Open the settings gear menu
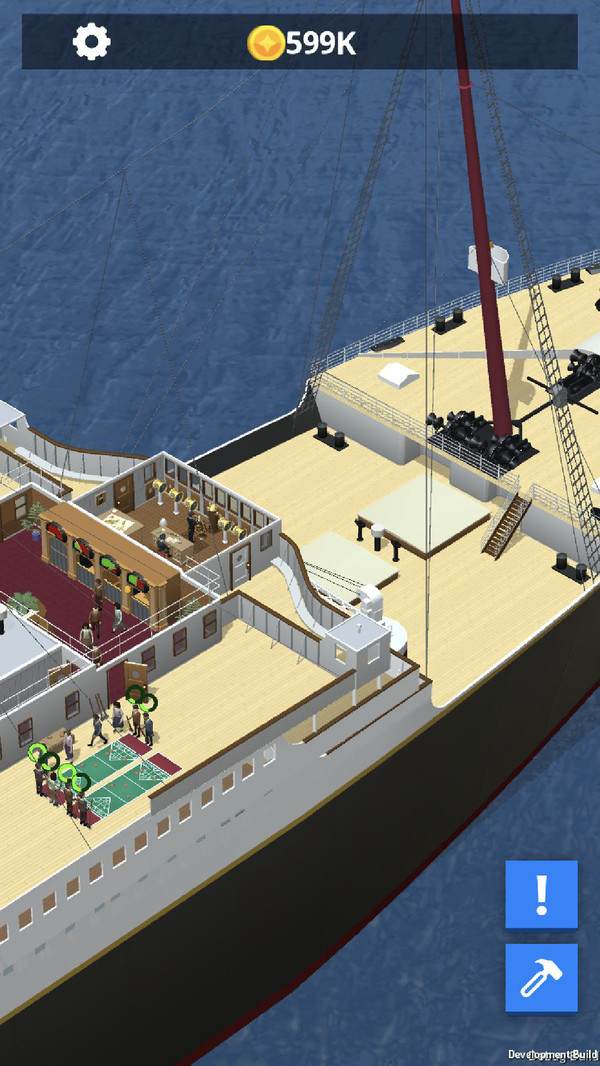This screenshot has height=1066, width=600. [92, 42]
